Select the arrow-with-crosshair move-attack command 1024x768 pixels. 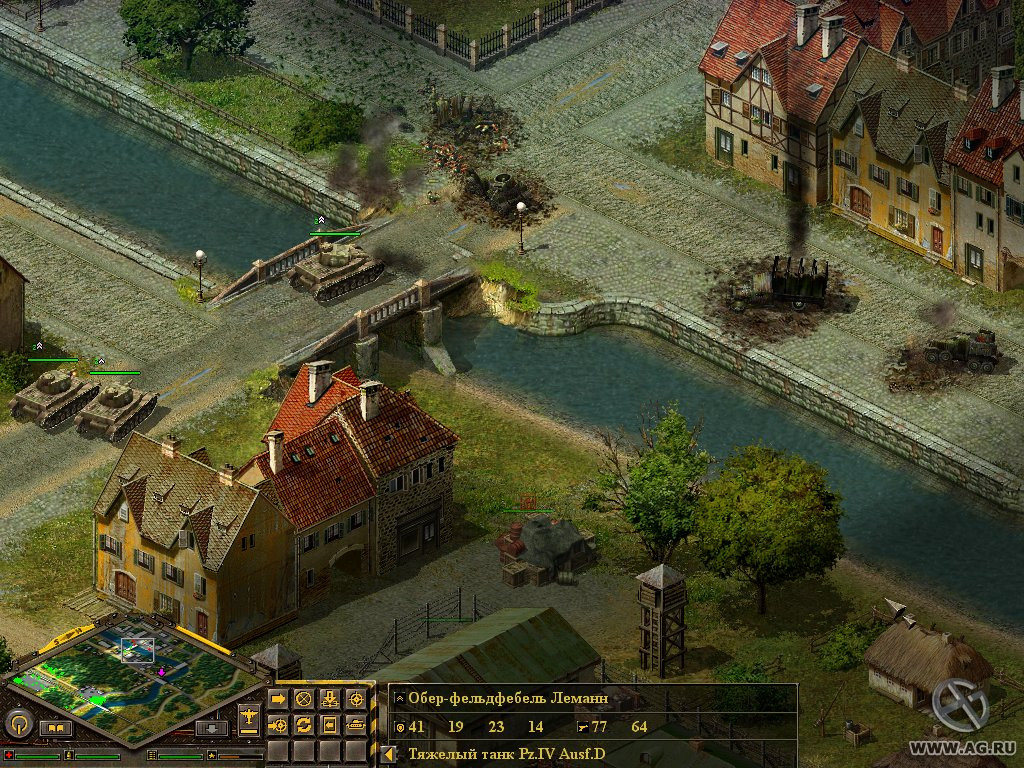pos(278,724)
